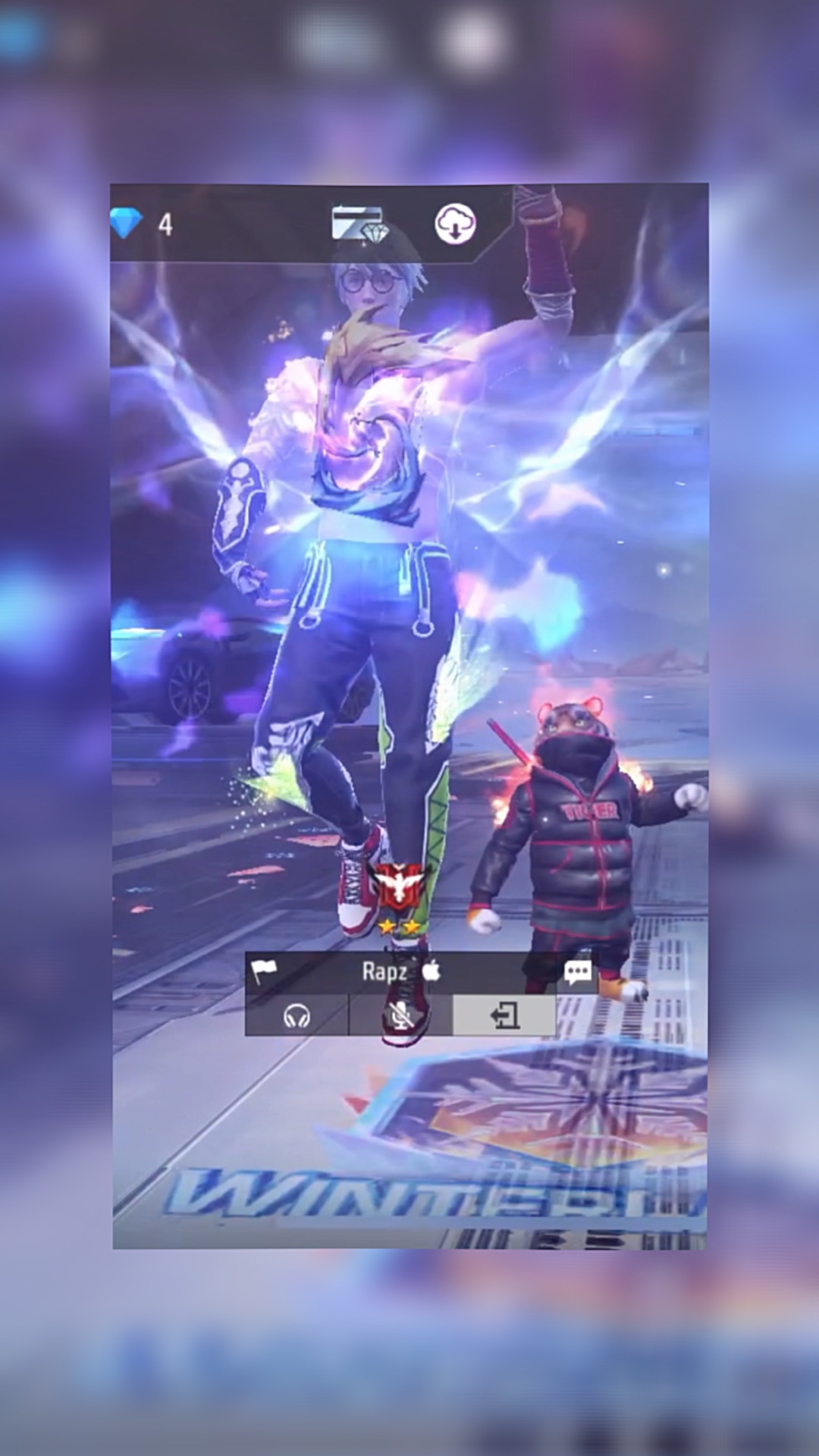Leave the squad with the exit button
Image resolution: width=819 pixels, height=1456 pixels.
[504, 1015]
